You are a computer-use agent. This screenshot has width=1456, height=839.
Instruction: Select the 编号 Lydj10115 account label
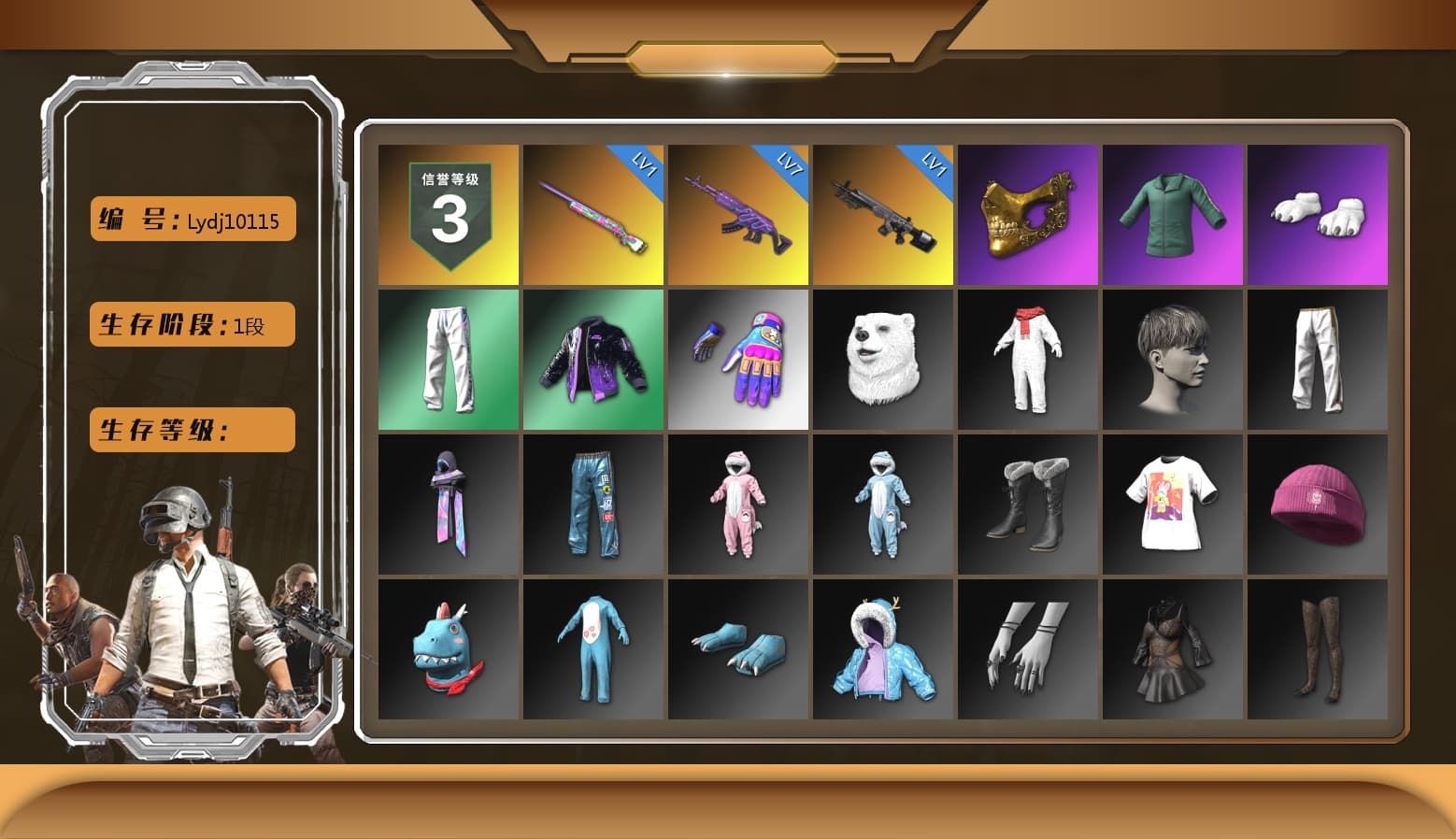click(x=192, y=220)
